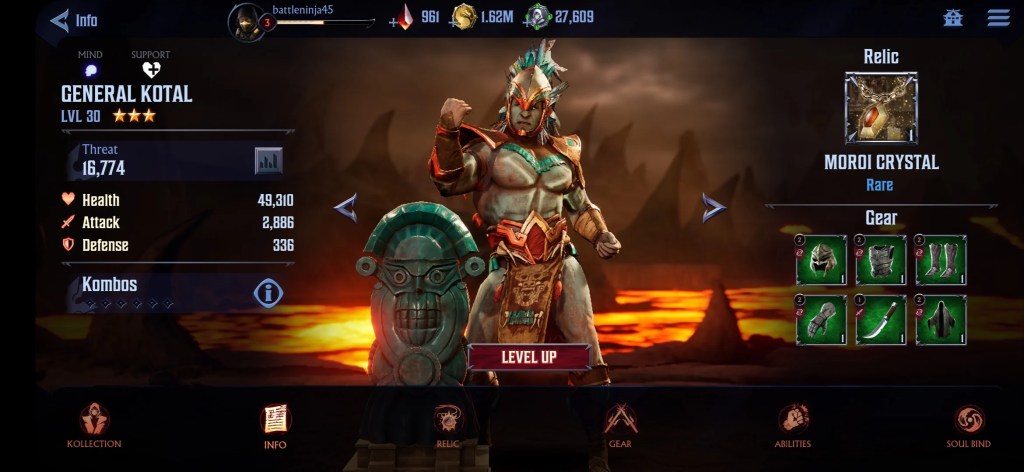Show the Threat stats breakdown chart
This screenshot has width=1024, height=472.
268,160
